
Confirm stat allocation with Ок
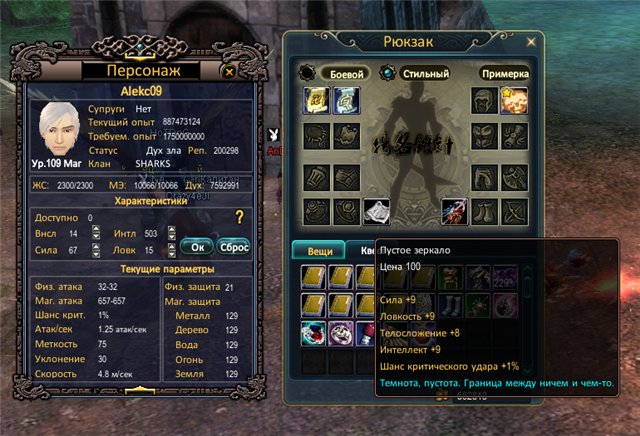(197, 245)
